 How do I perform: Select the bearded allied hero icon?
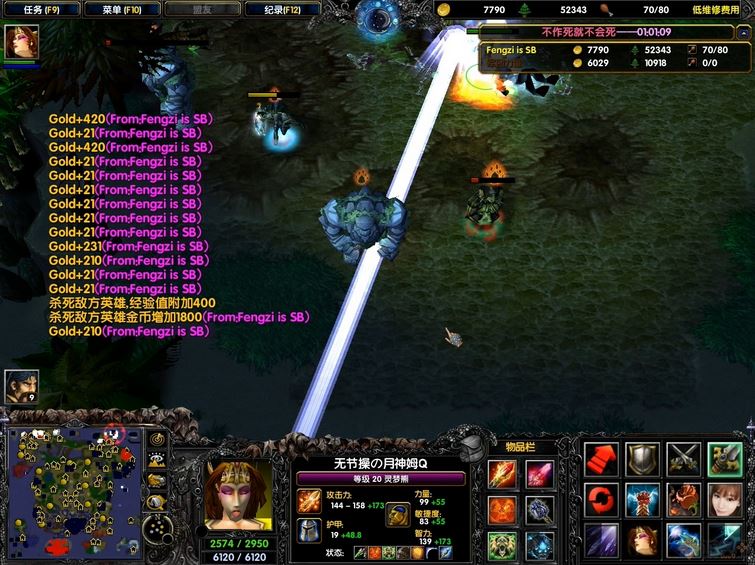pyautogui.click(x=21, y=386)
